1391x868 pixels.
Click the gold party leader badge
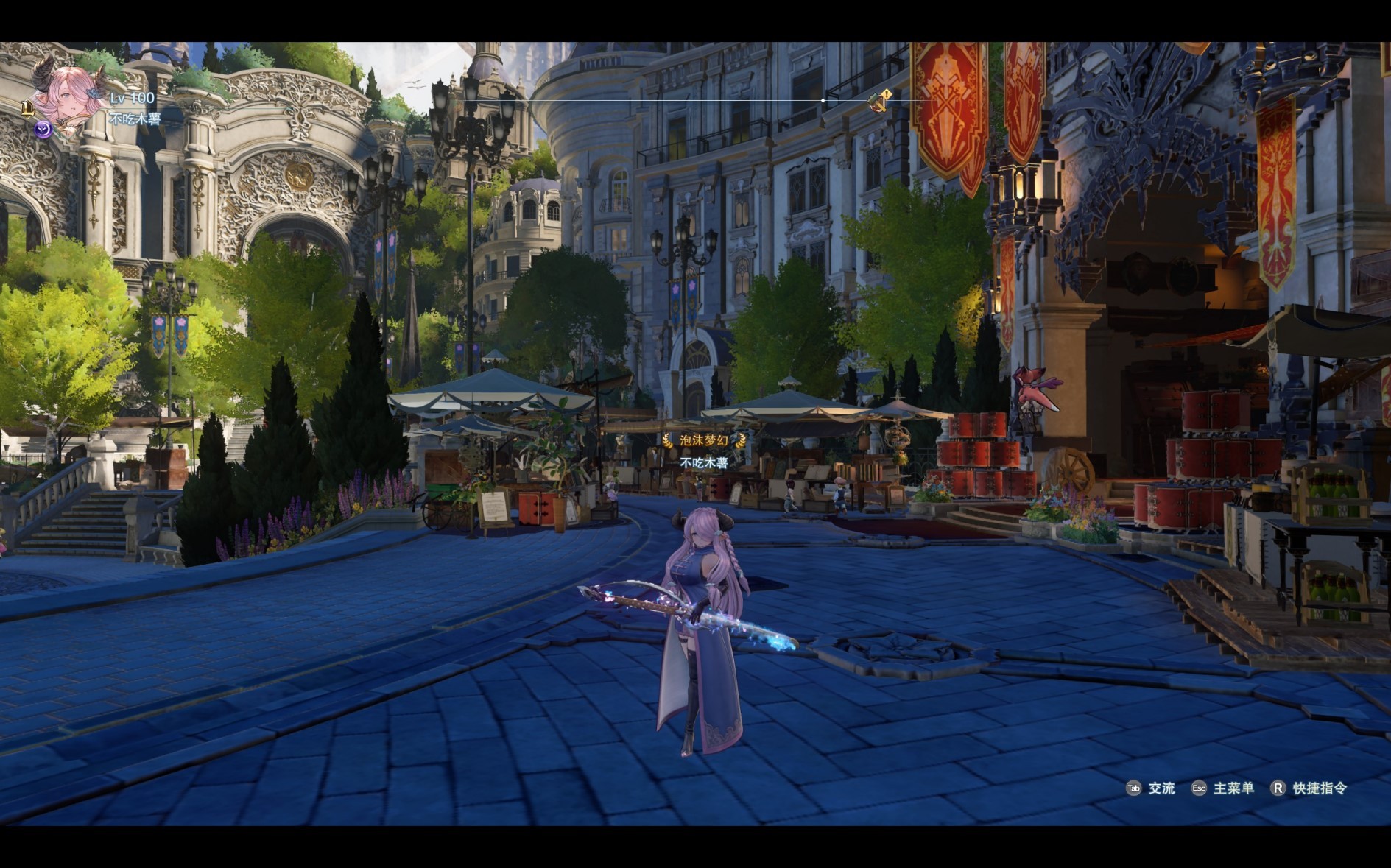(27, 109)
